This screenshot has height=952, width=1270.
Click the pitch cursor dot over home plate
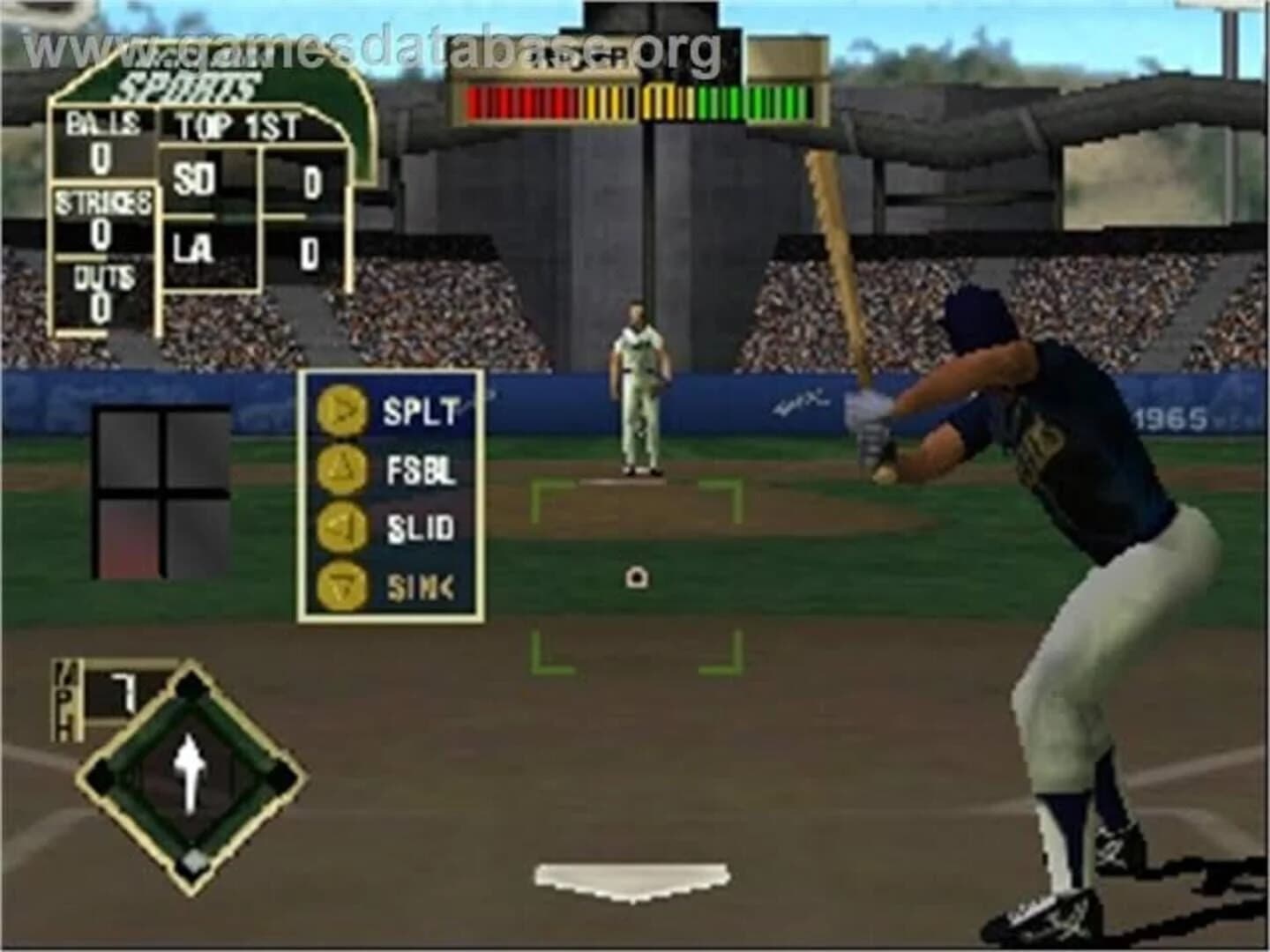tap(635, 577)
